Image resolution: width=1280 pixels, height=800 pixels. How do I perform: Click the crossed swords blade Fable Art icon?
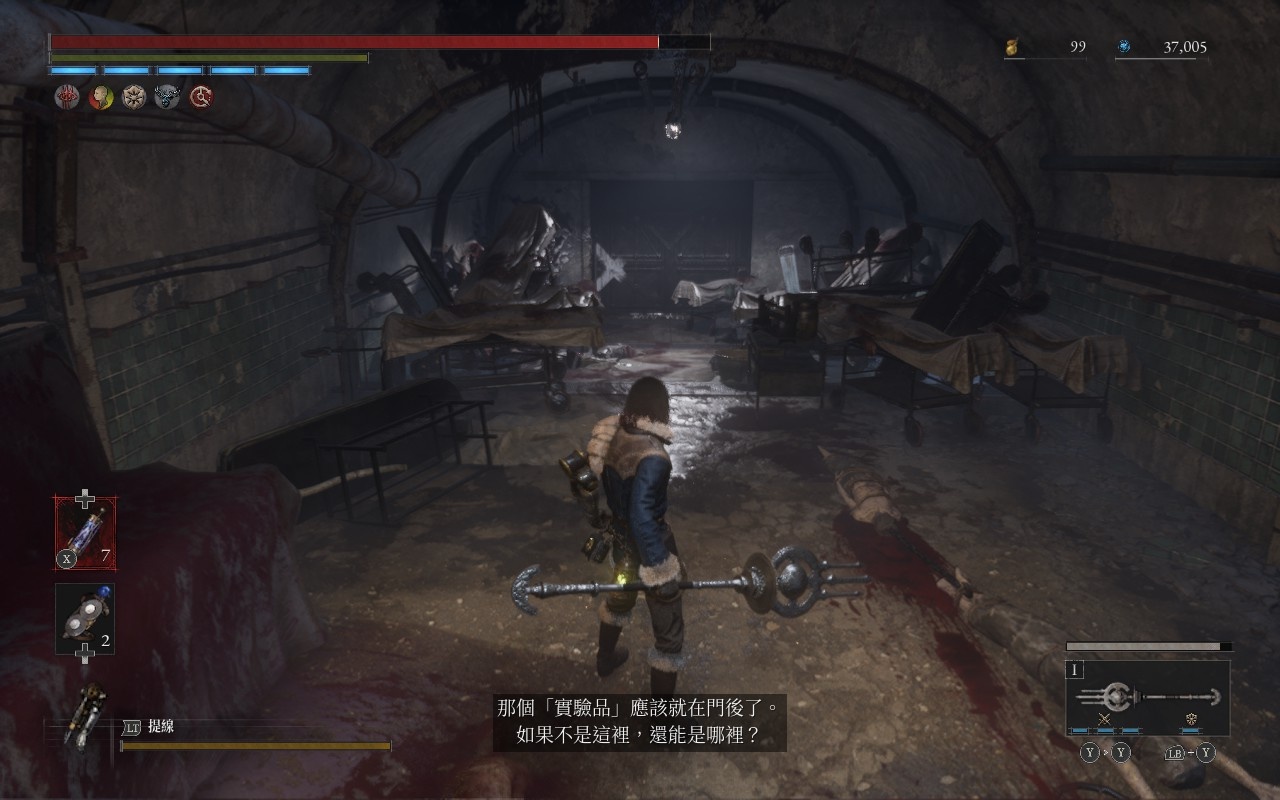(1105, 719)
